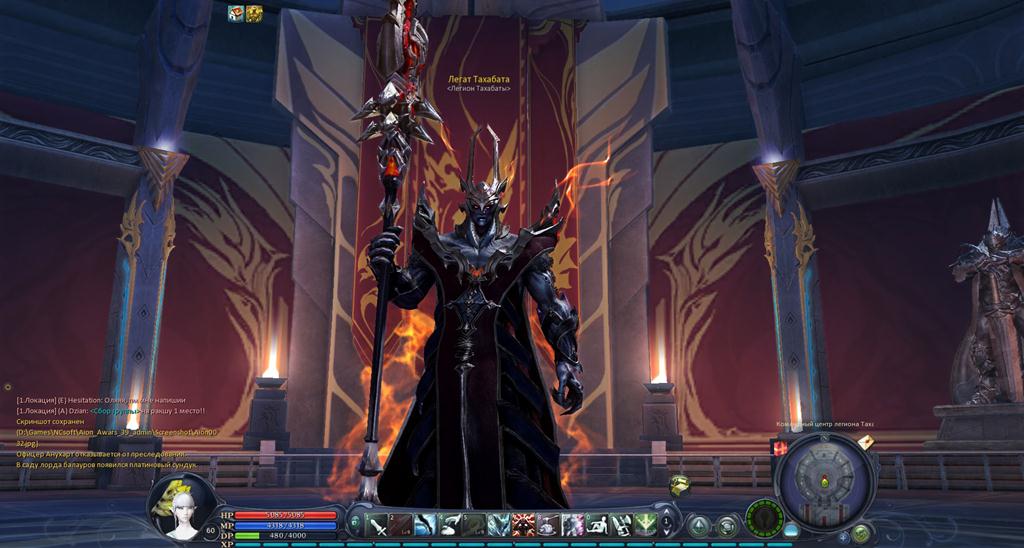Open the minimap
This screenshot has height=548, width=1024.
tap(826, 482)
